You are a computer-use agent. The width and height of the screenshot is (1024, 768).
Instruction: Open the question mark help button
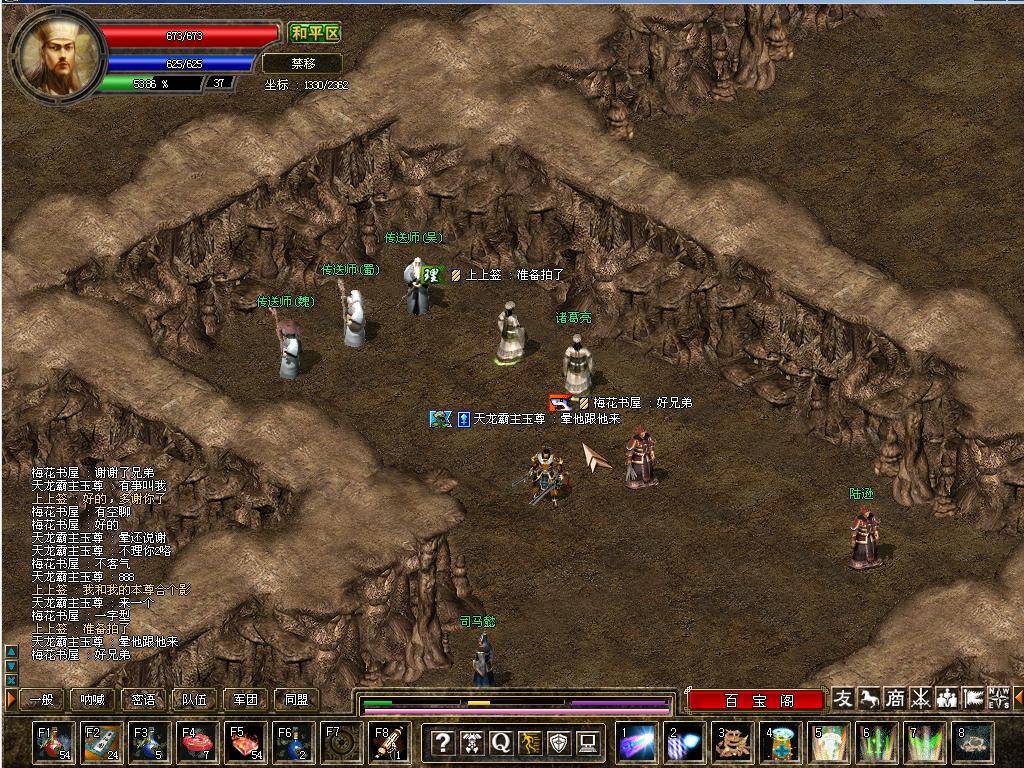tap(443, 743)
